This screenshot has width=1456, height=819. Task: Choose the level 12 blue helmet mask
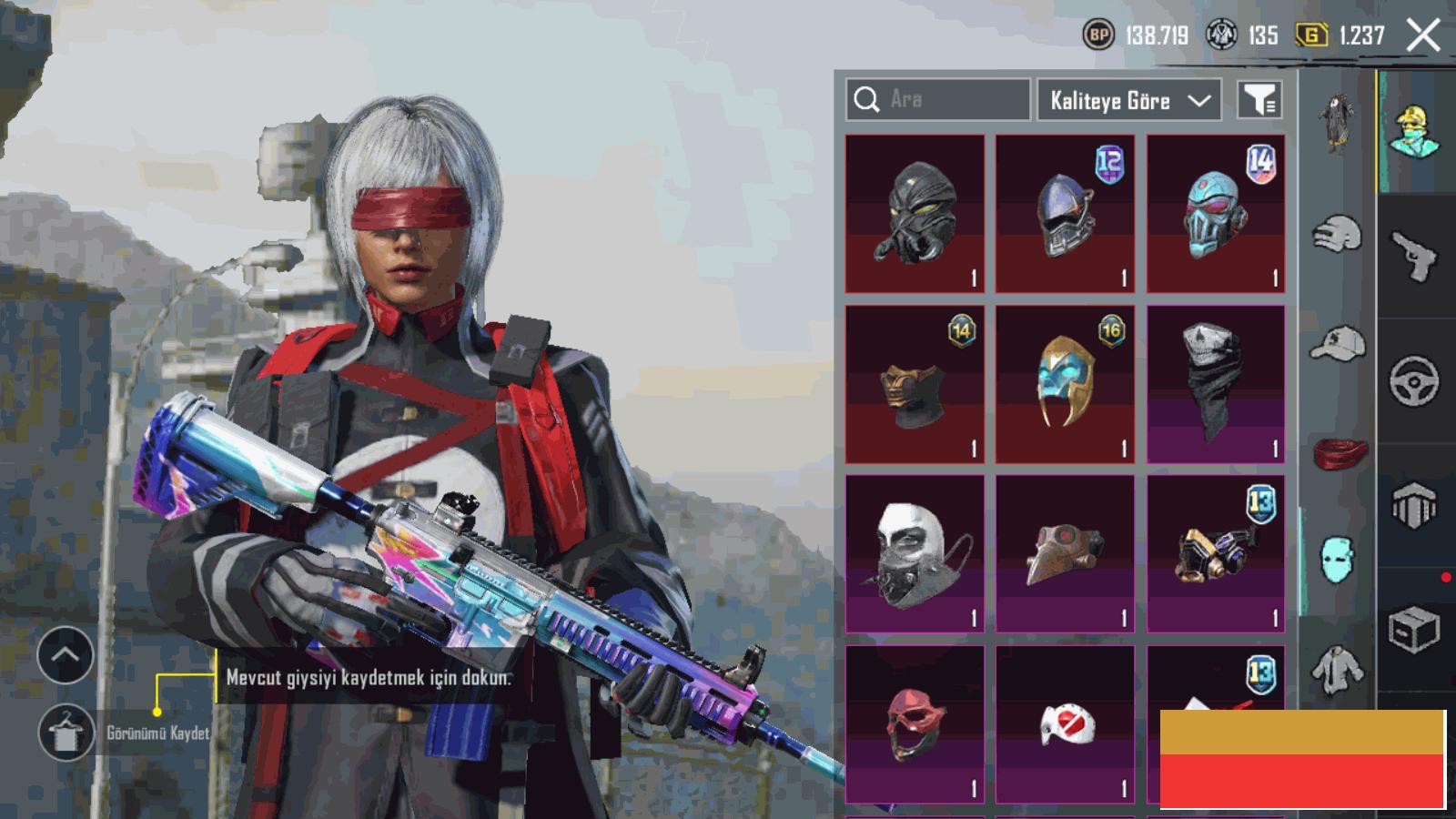[1065, 214]
